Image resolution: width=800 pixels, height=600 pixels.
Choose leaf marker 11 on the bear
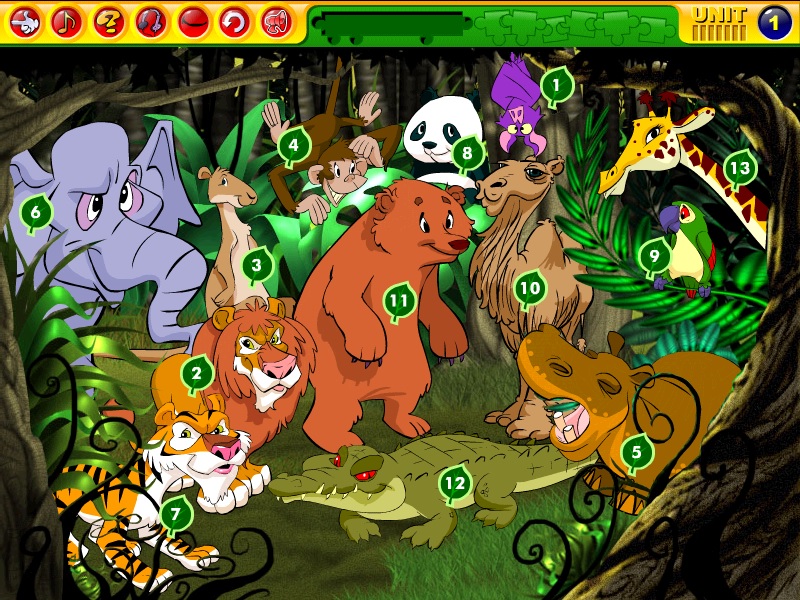coord(400,299)
